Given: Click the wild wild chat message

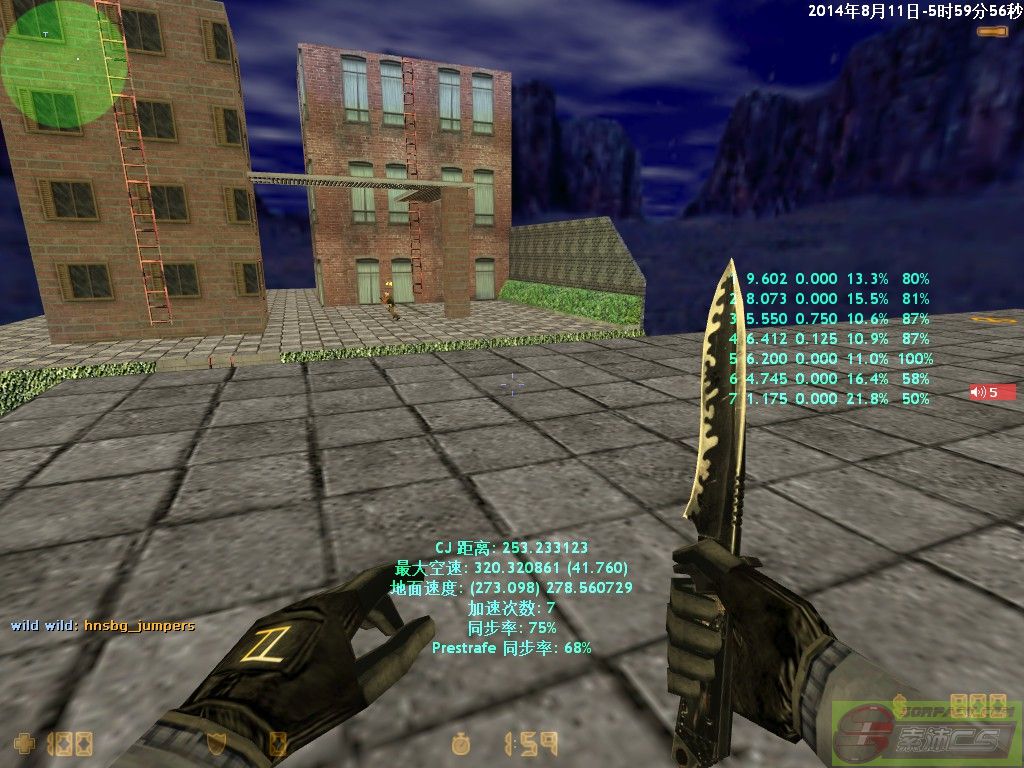Looking at the screenshot, I should pos(103,626).
